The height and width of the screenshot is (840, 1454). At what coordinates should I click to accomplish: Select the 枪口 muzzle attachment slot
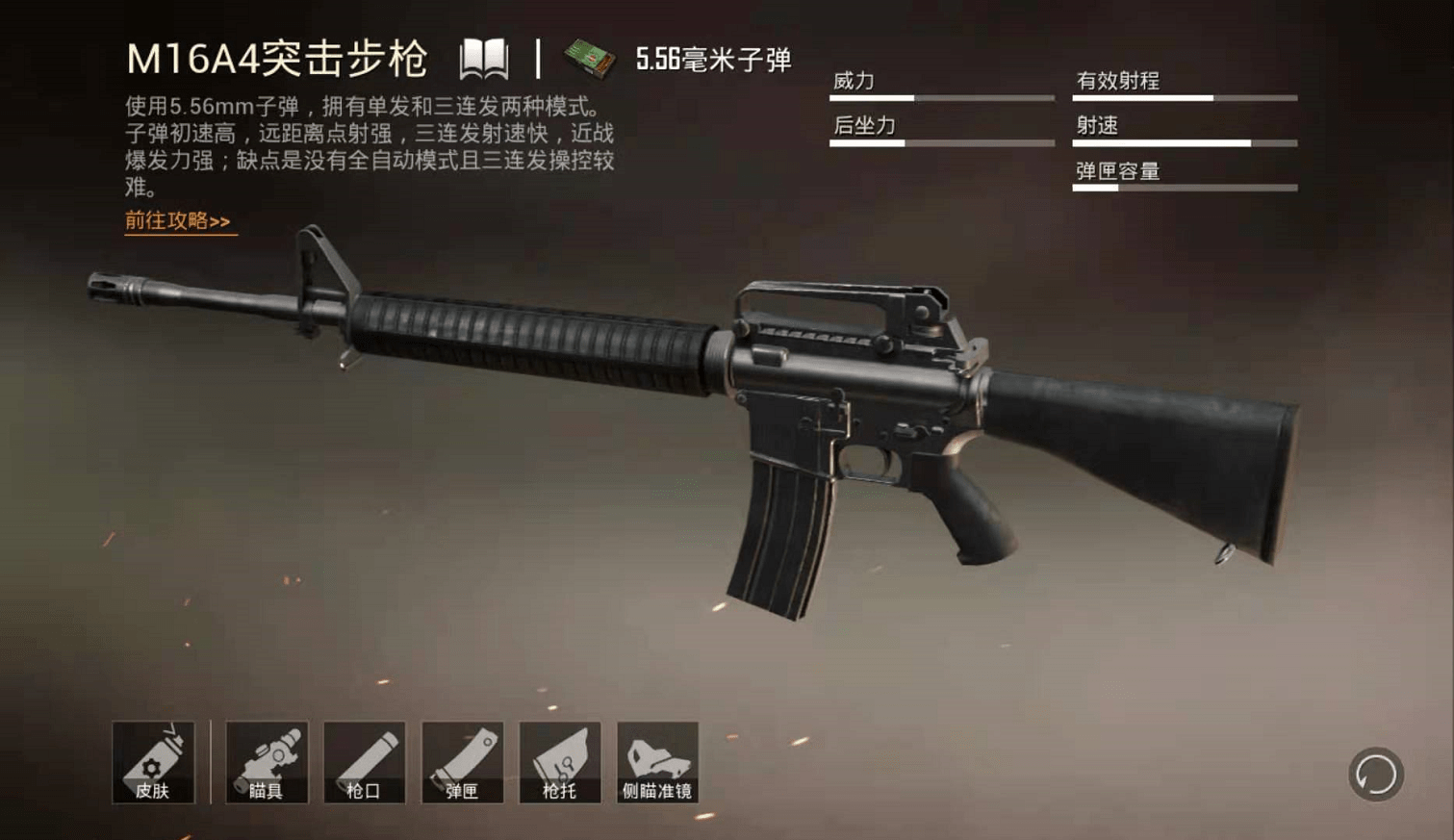[365, 762]
